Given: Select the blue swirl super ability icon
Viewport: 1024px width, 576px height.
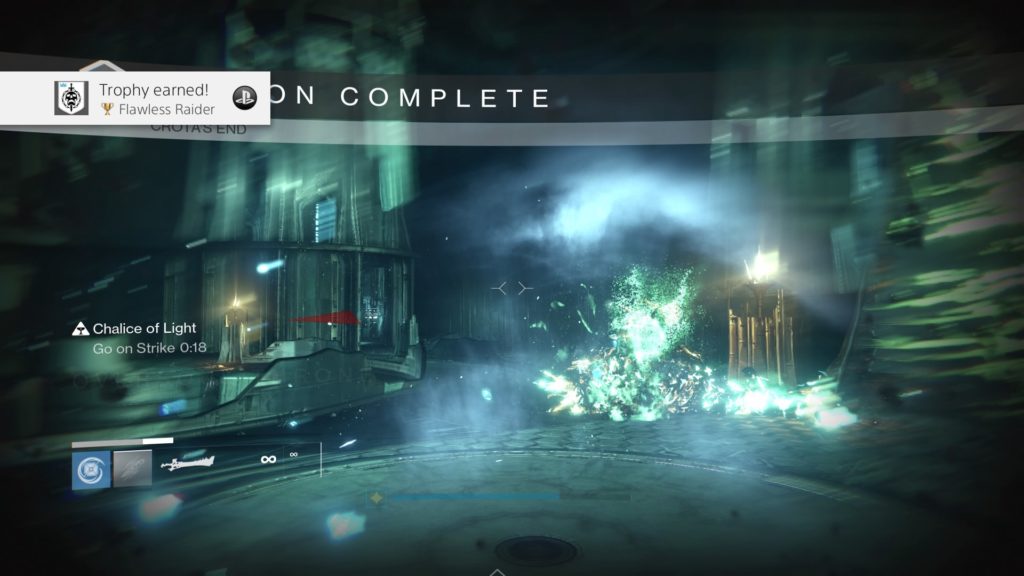Looking at the screenshot, I should coord(92,469).
